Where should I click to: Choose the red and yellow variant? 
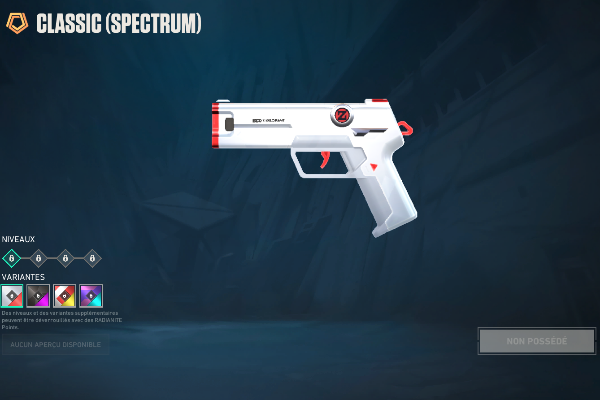[x=65, y=295]
